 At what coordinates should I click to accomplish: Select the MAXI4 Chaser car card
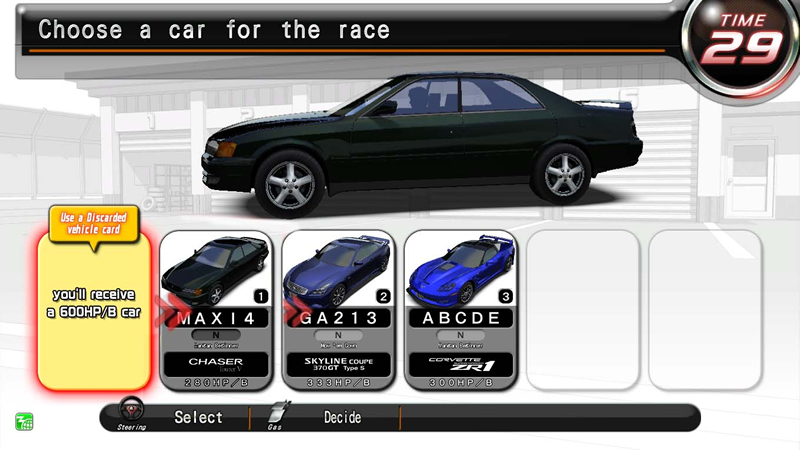(x=216, y=310)
